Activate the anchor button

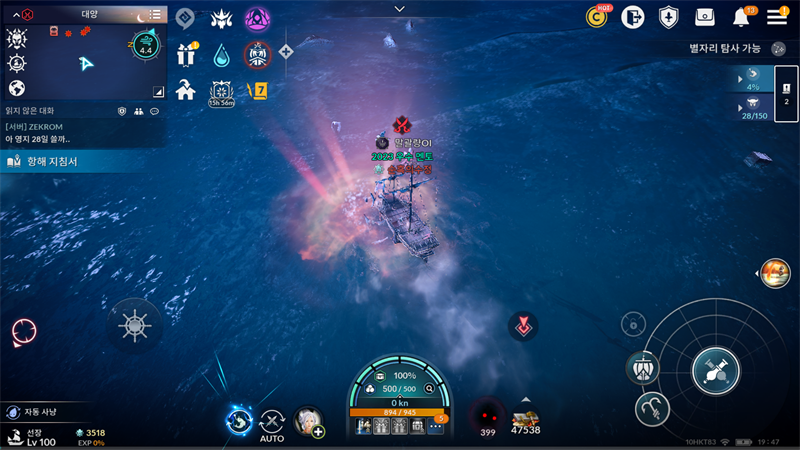click(x=652, y=407)
